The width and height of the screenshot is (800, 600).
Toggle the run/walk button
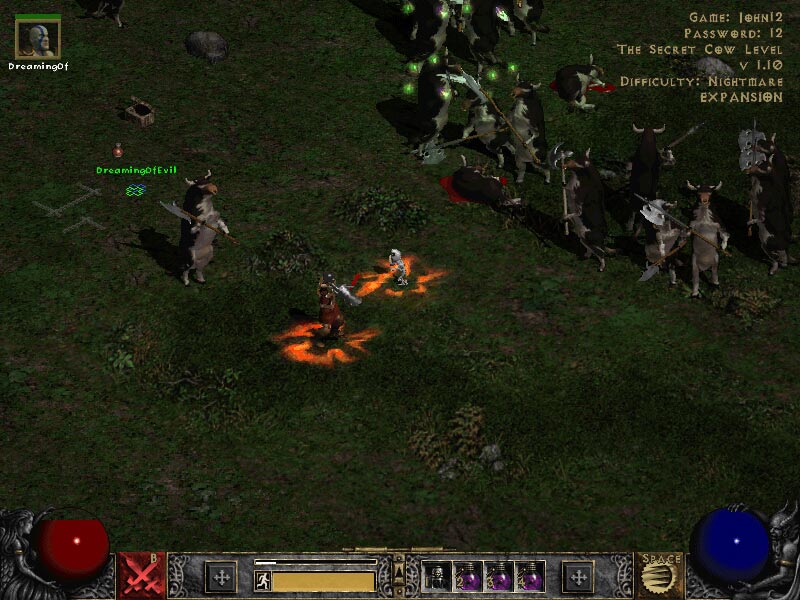tap(263, 581)
